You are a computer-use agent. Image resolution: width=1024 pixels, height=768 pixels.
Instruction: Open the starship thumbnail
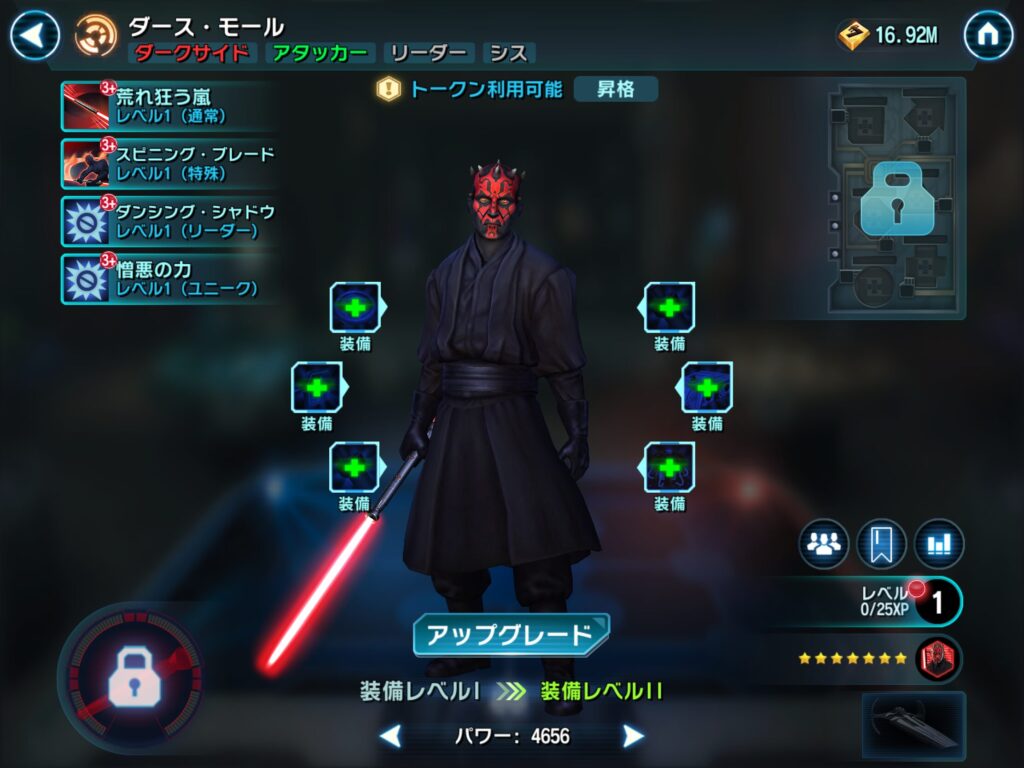(x=914, y=725)
